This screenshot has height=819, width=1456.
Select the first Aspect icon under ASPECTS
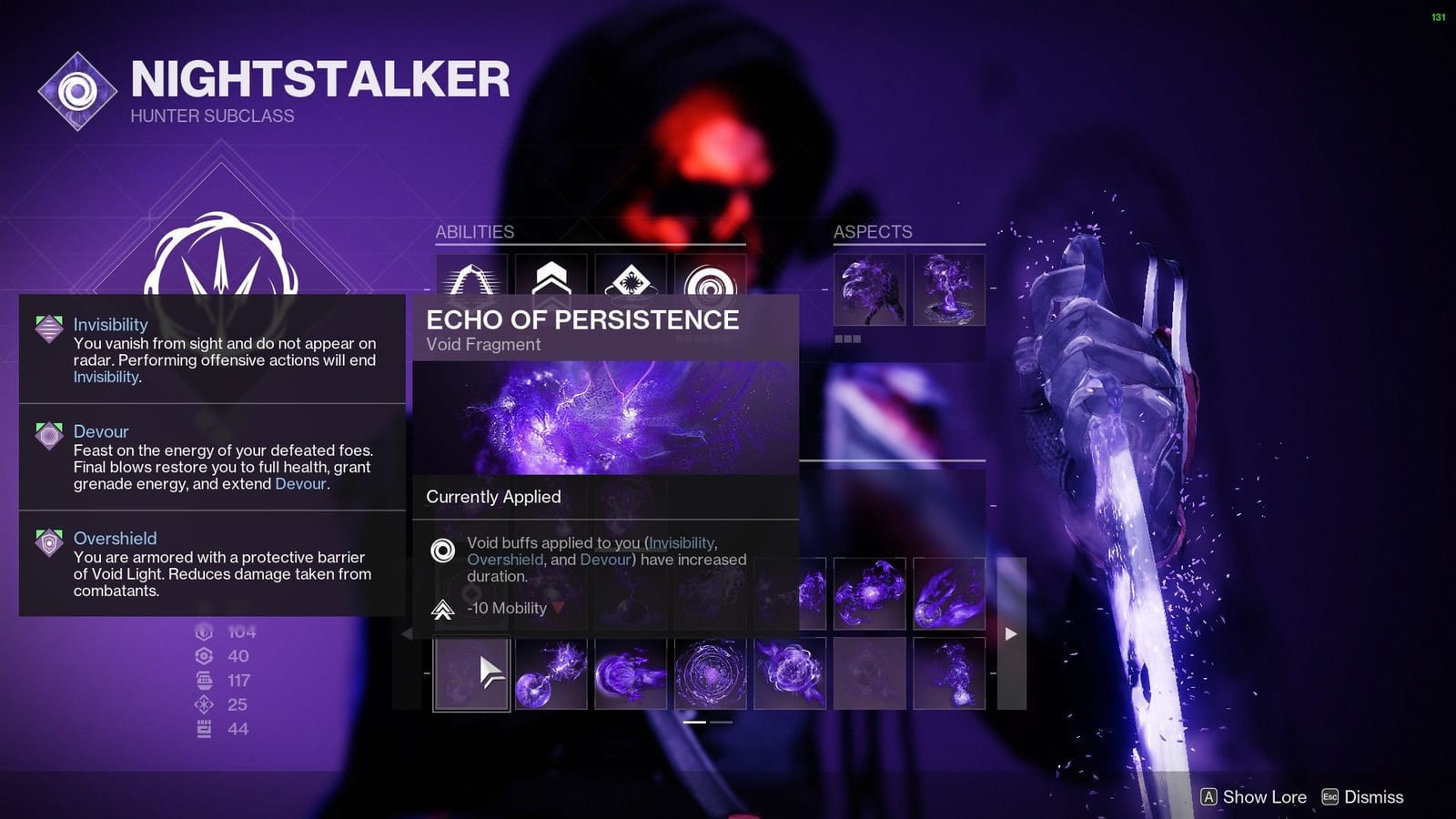(869, 291)
